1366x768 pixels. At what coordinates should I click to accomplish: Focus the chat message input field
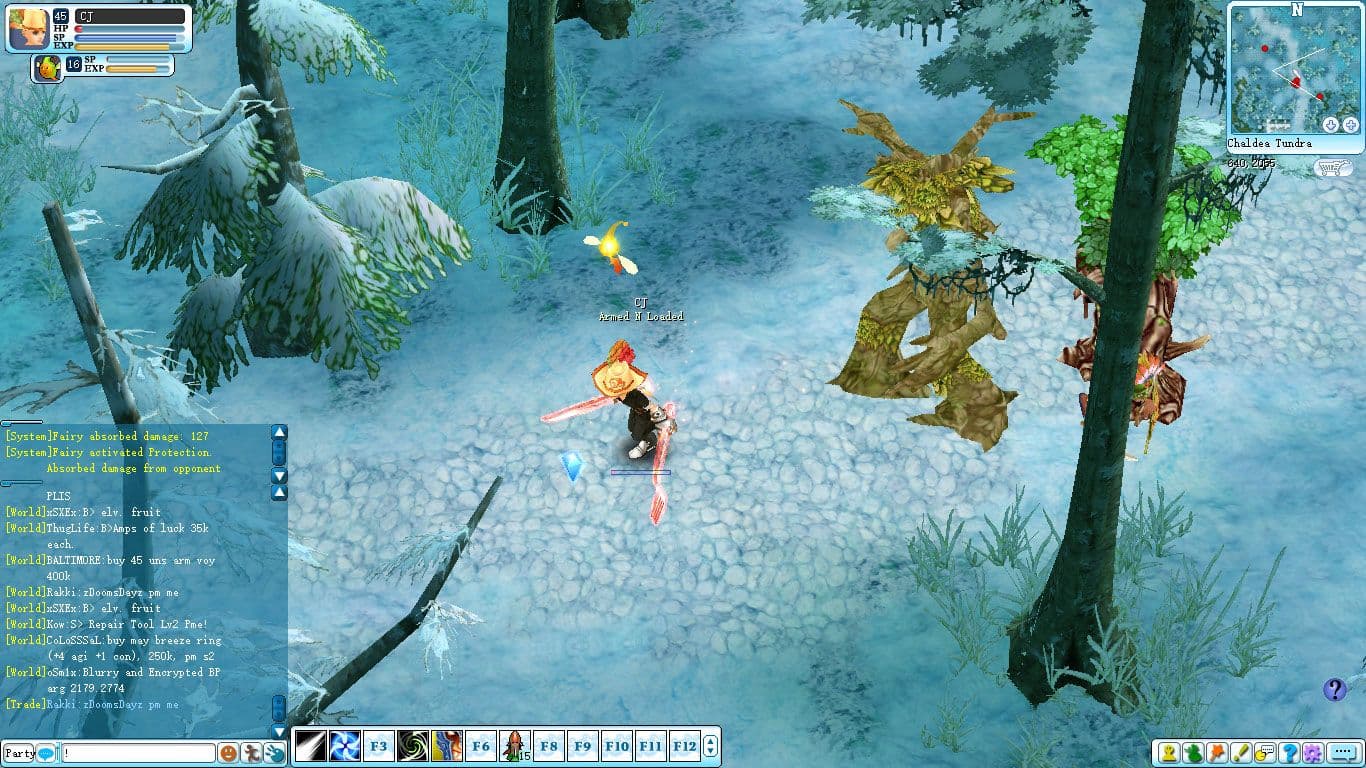(138, 753)
